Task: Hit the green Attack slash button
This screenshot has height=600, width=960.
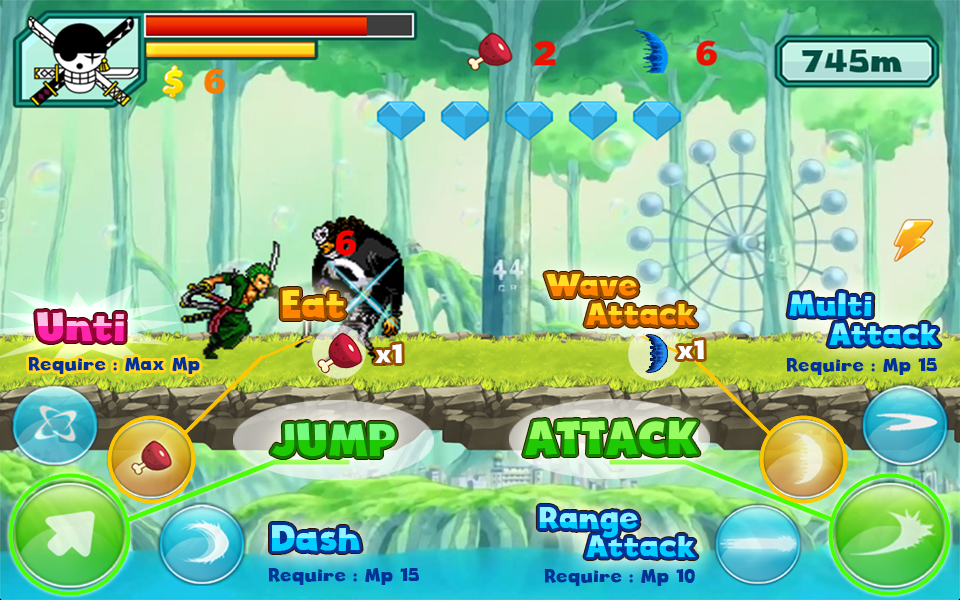Action: pos(890,533)
